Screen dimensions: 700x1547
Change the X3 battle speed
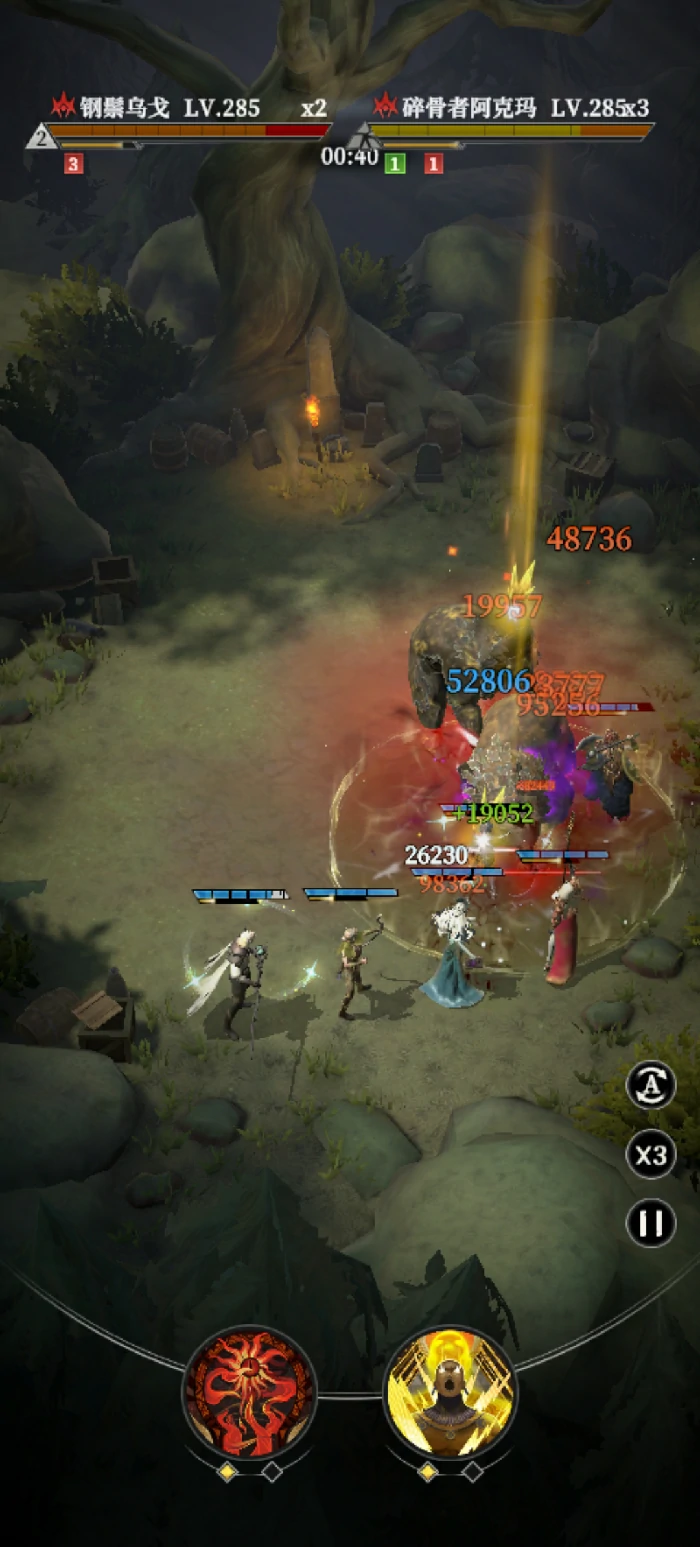tap(651, 1155)
